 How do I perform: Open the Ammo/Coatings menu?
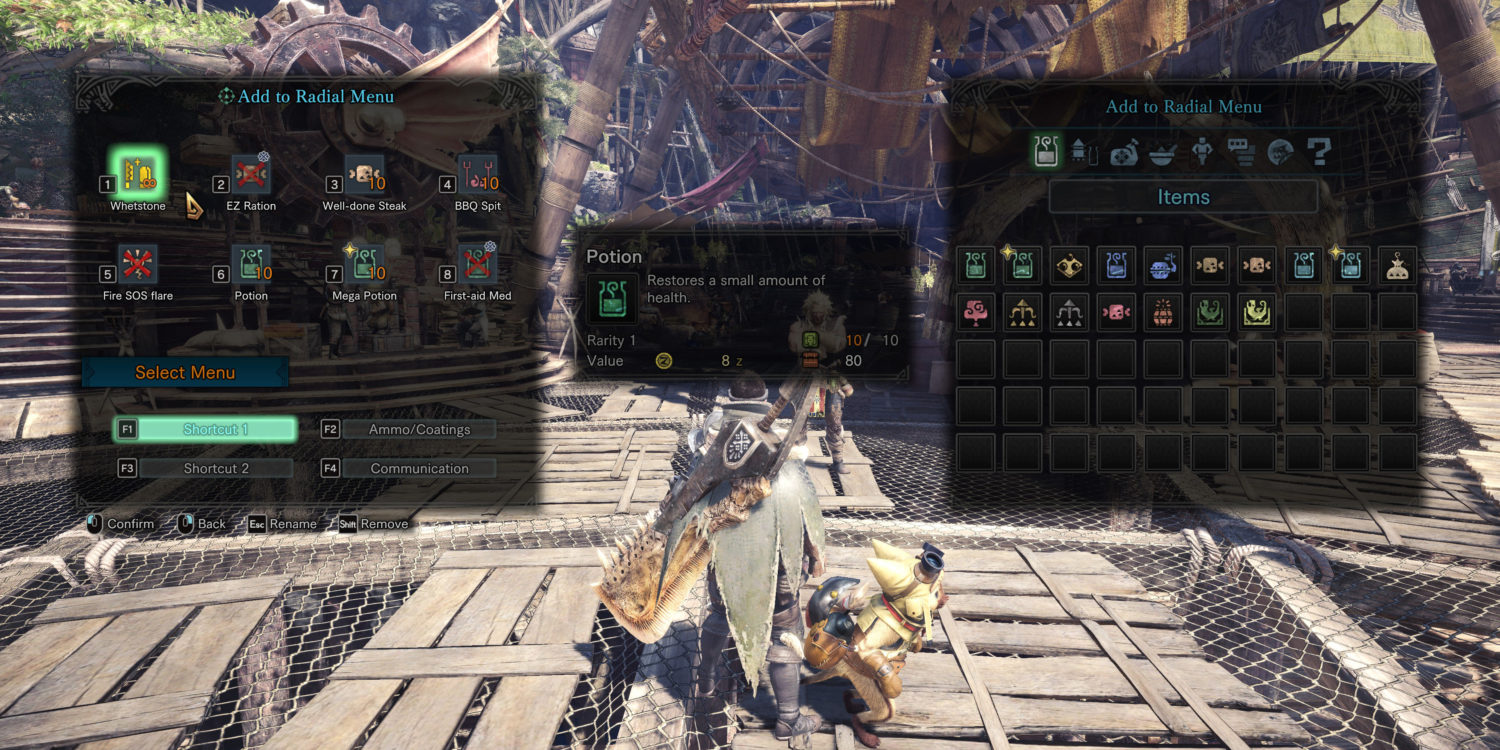(419, 429)
